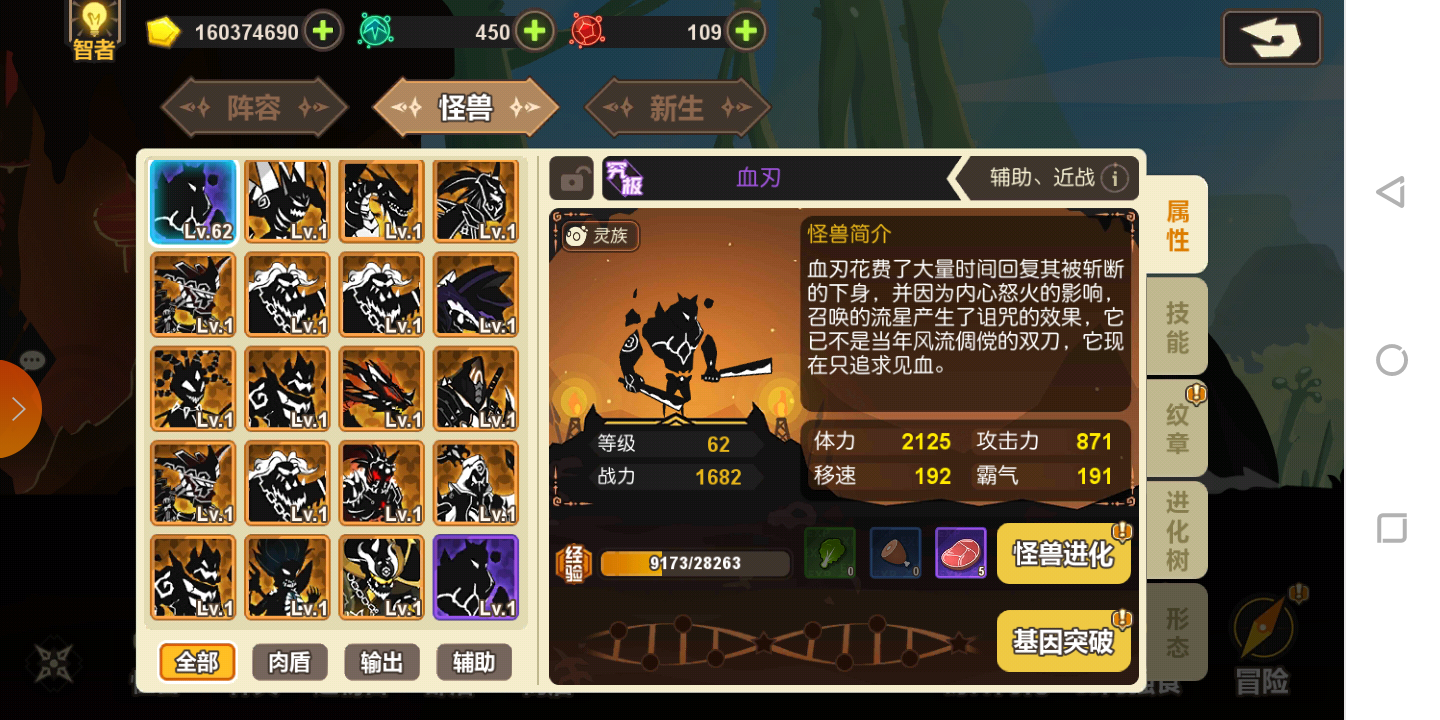Screen dimensions: 1440x720
Task: Select the Lv.62 monster thumbnail
Action: [193, 202]
